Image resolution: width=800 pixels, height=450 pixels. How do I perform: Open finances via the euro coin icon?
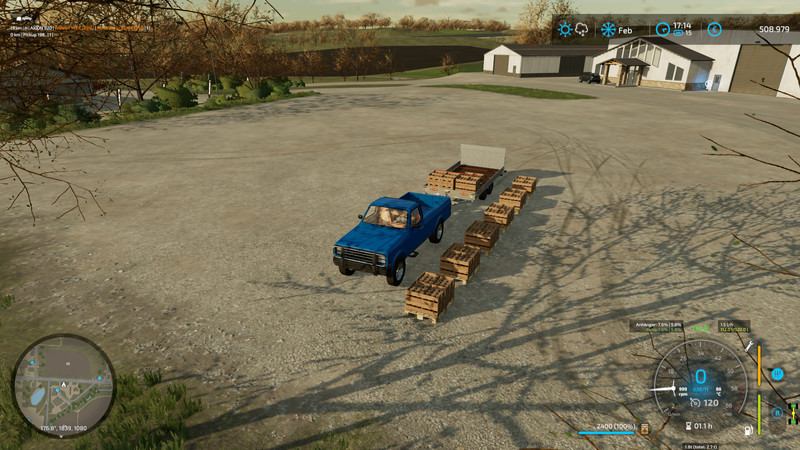pos(714,30)
